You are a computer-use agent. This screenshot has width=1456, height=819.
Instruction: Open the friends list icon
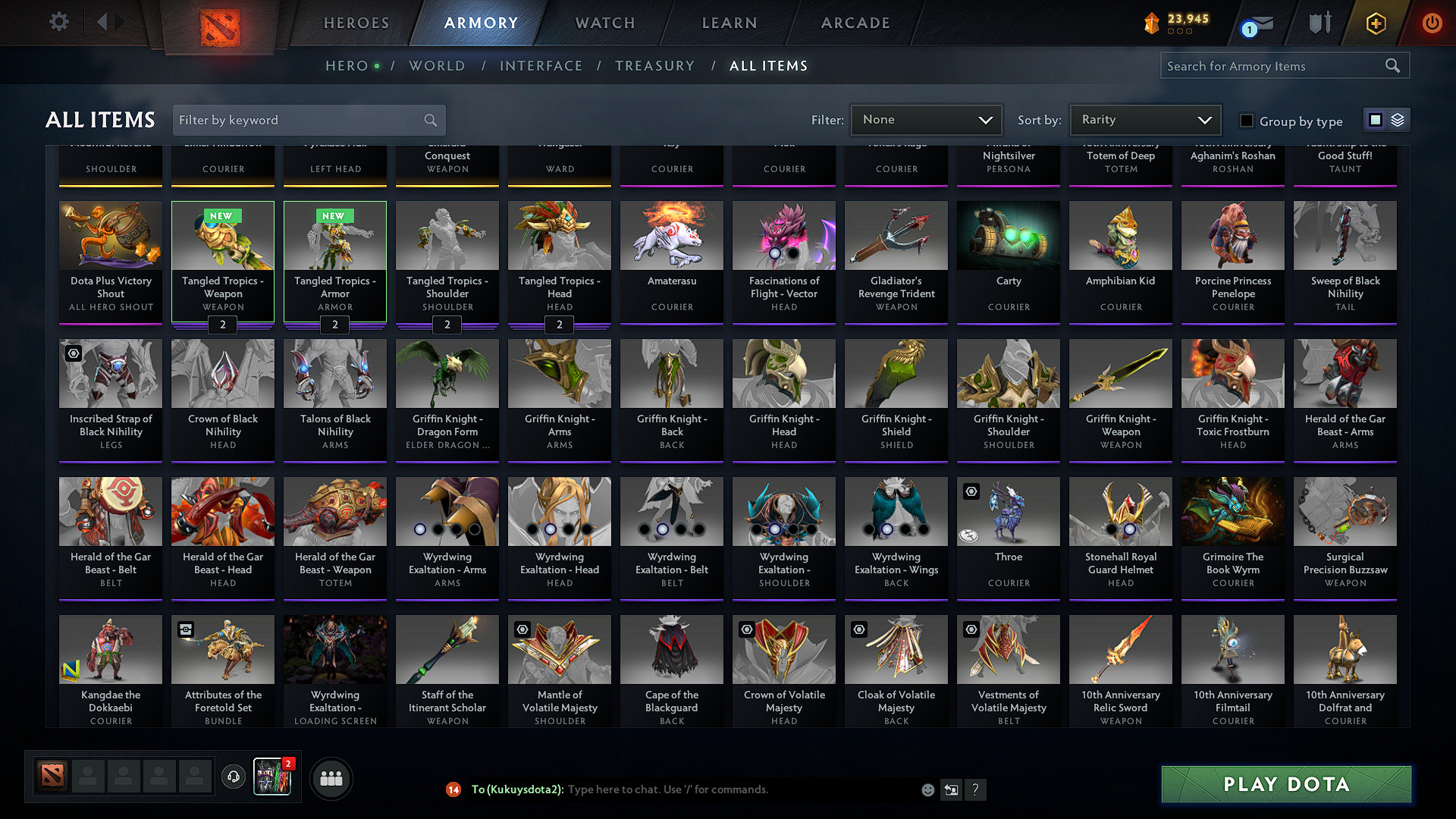(331, 777)
